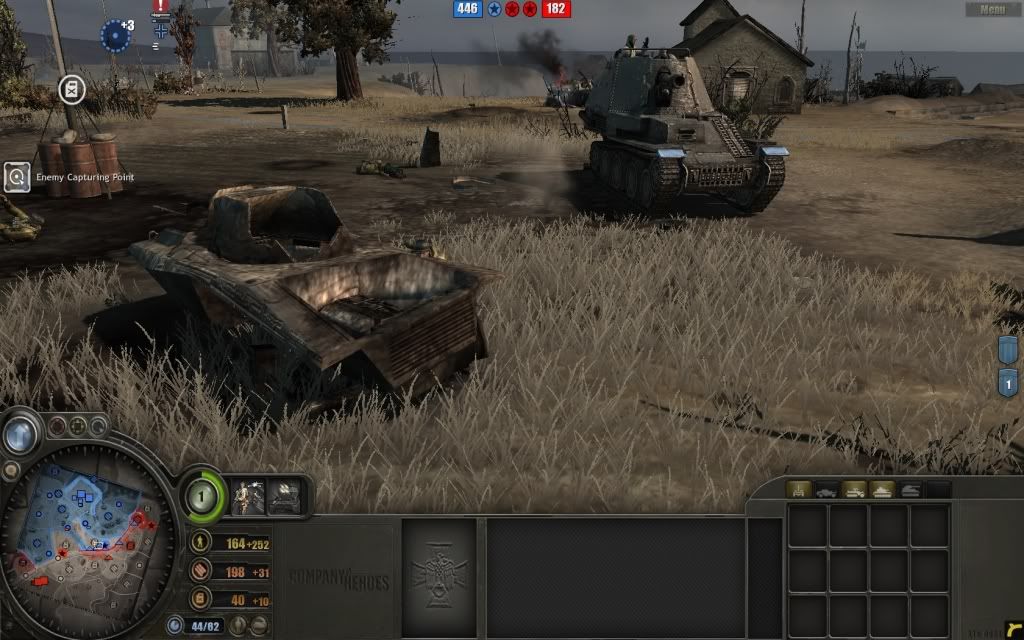Switch to the halftrack build tab
This screenshot has width=1024, height=640.
[x=855, y=490]
